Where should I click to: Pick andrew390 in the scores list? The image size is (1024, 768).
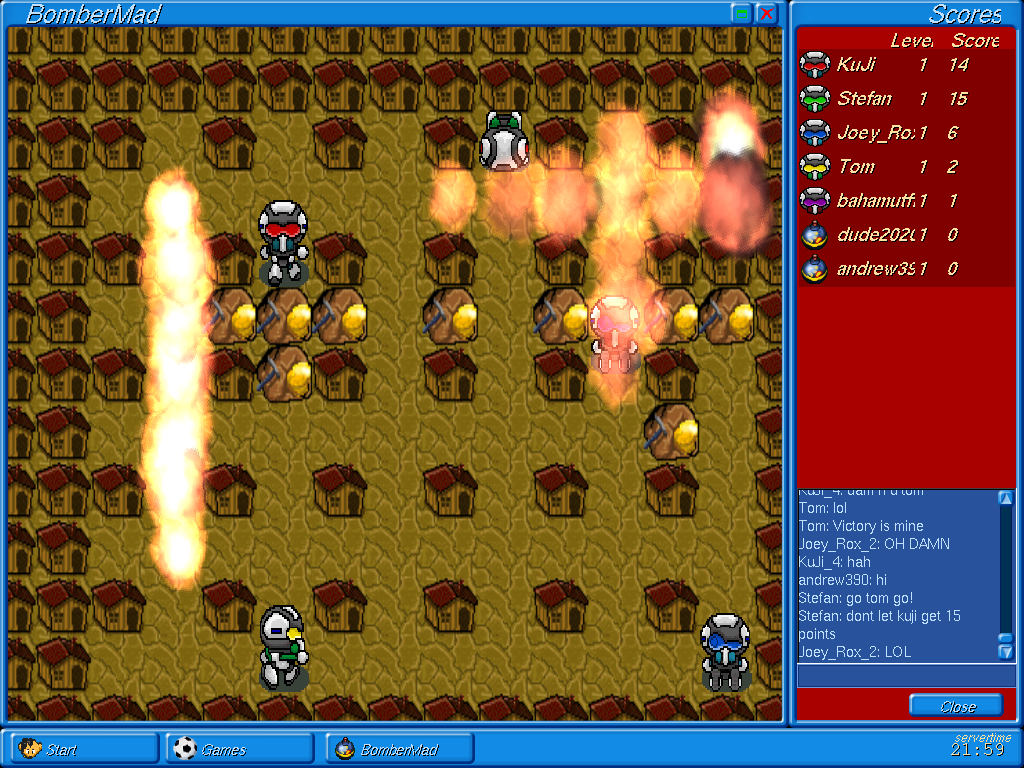pyautogui.click(x=882, y=269)
